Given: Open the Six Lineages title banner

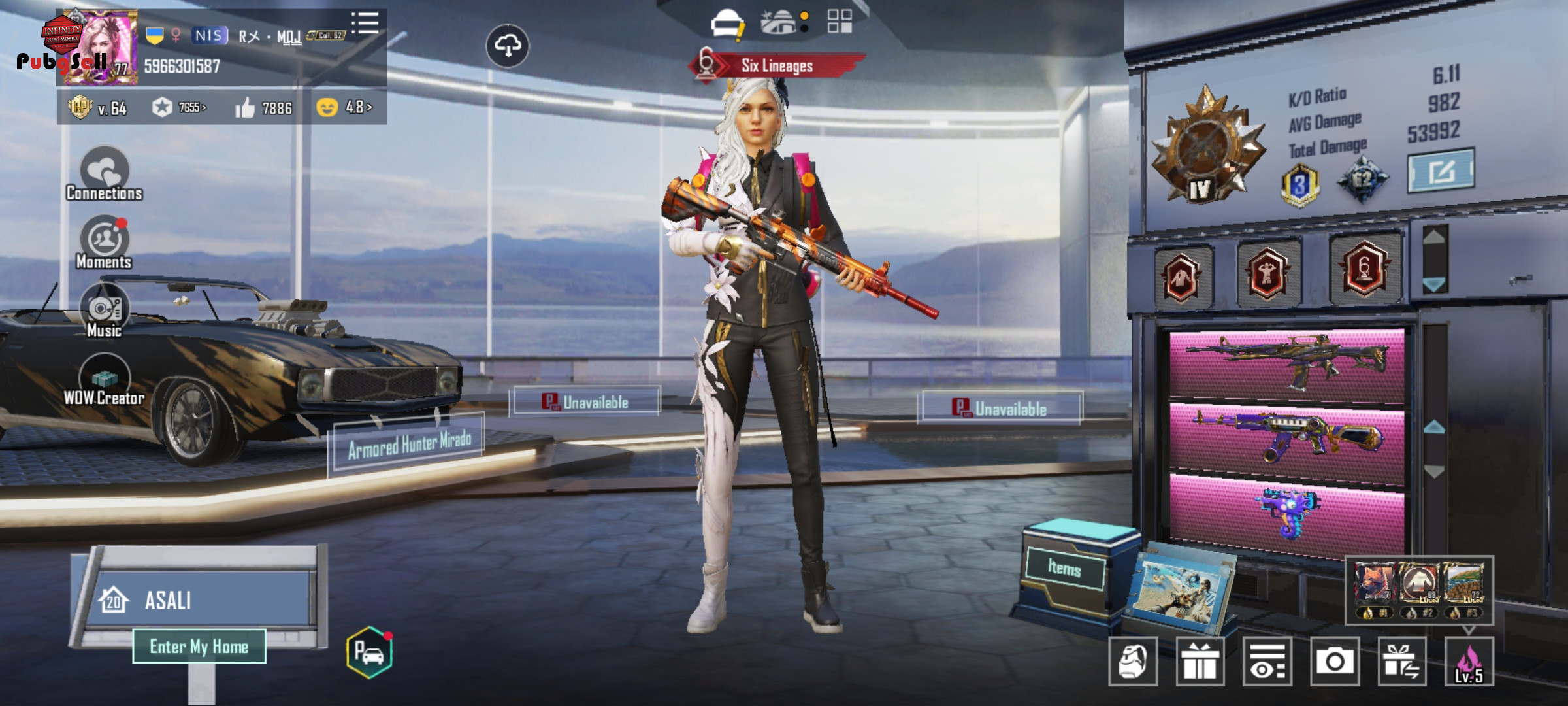Looking at the screenshot, I should (776, 65).
